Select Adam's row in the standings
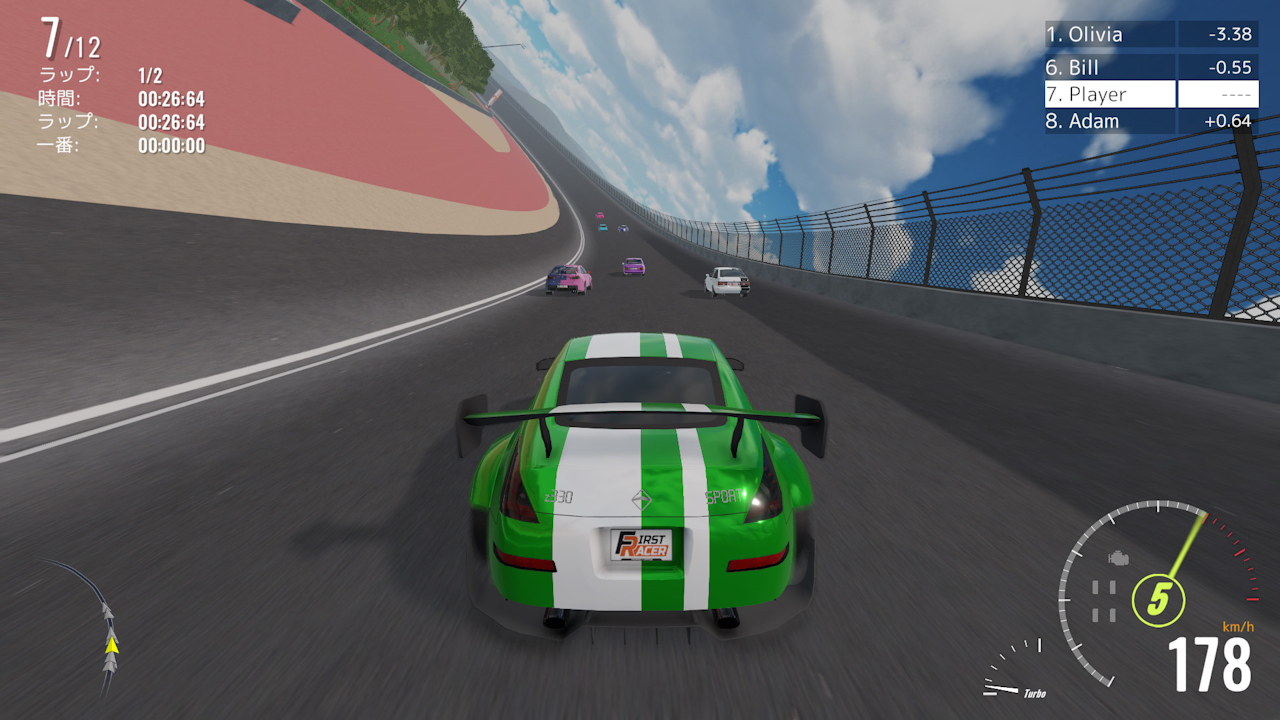This screenshot has height=720, width=1280. coord(1150,121)
